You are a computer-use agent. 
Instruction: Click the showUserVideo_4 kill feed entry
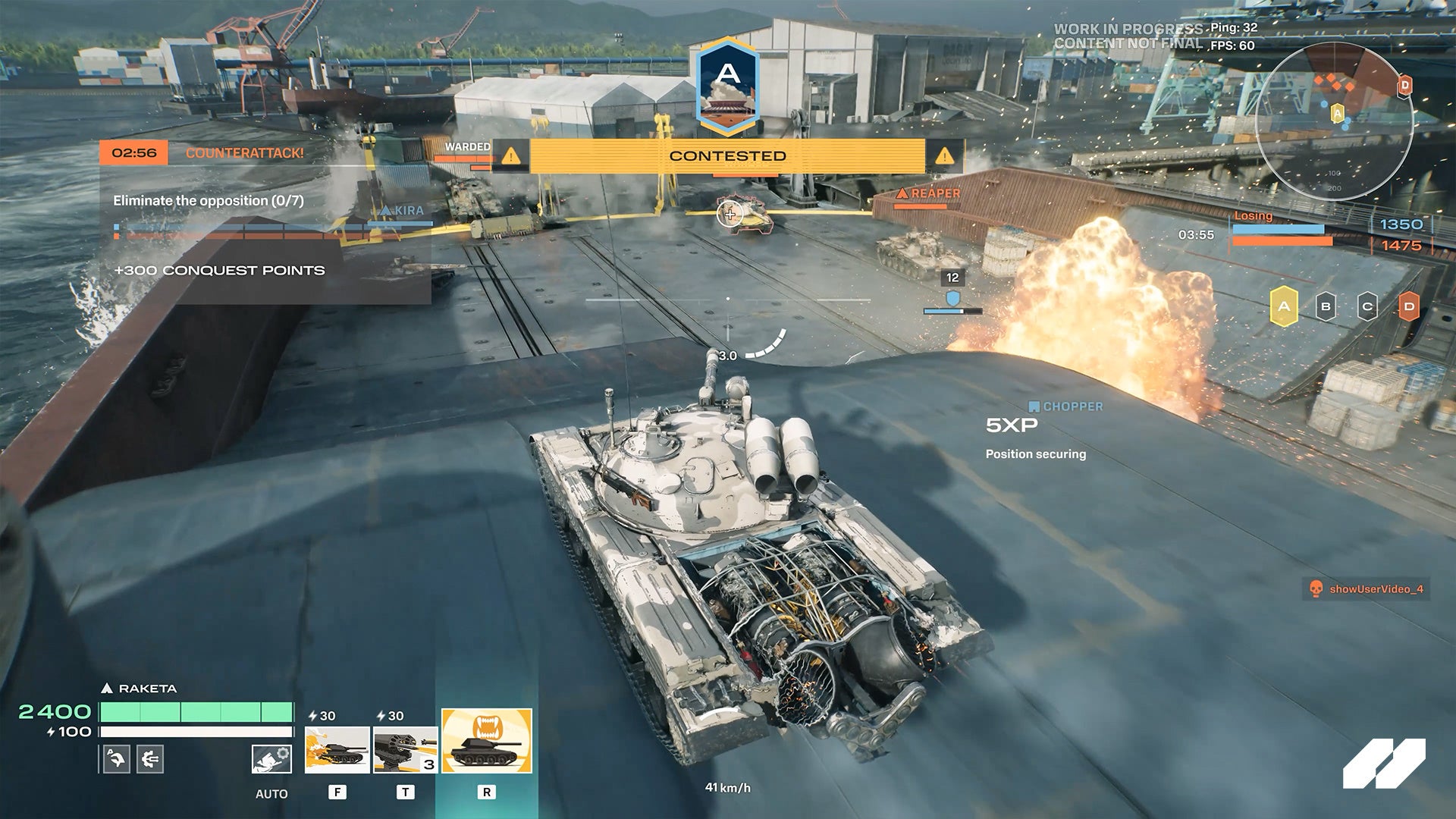pos(1367,589)
